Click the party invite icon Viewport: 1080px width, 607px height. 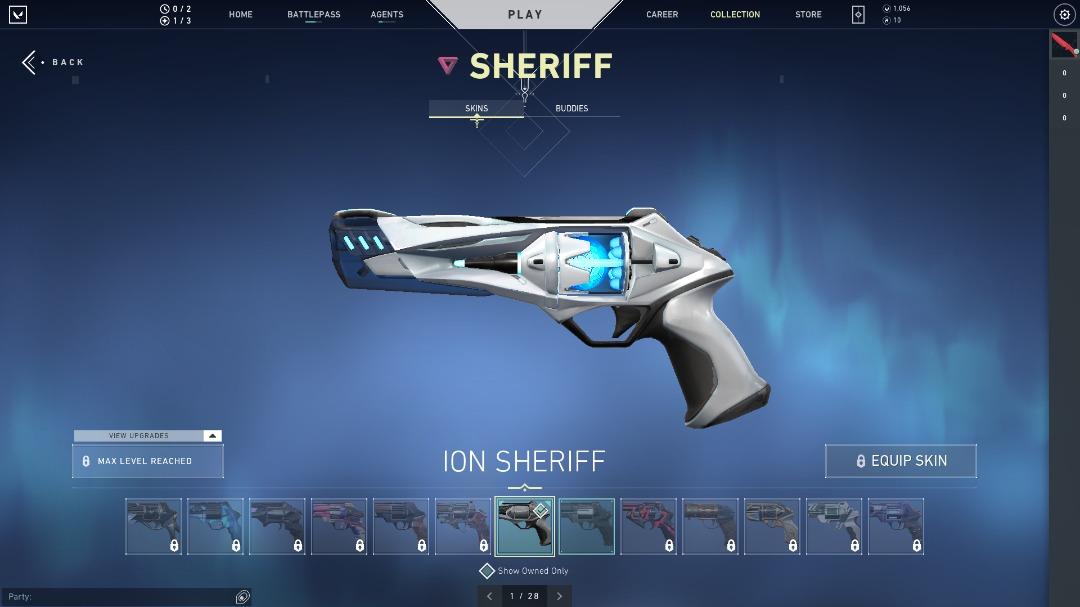242,597
